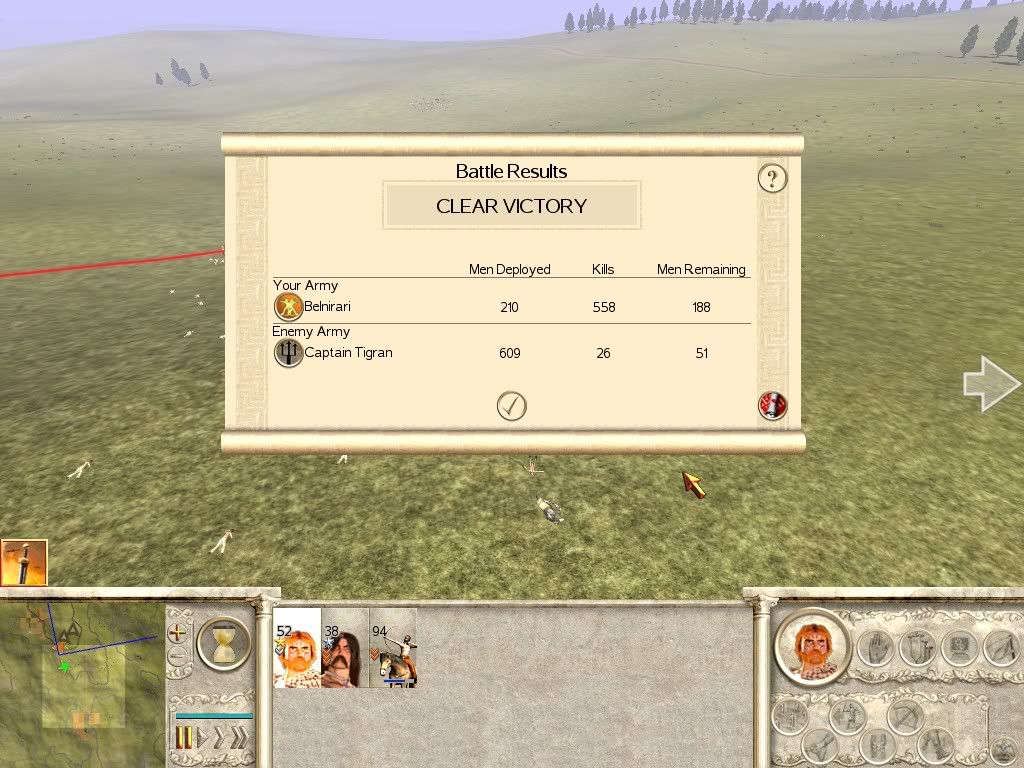Select the red-bearded unit card numbered 52
The height and width of the screenshot is (768, 1024).
click(x=297, y=647)
